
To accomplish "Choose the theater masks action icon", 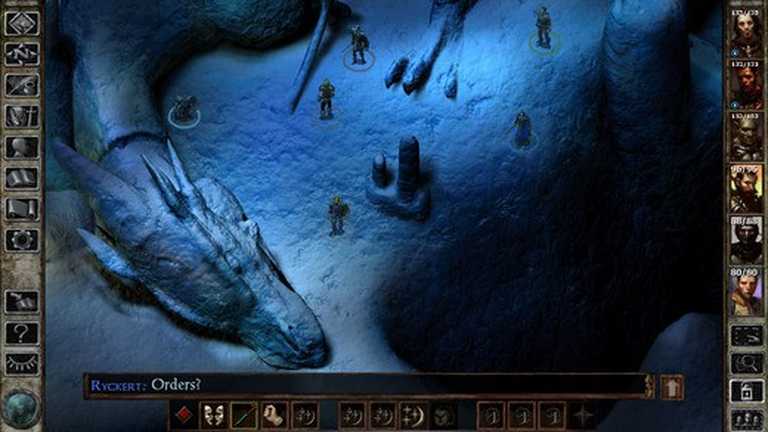I will [215, 414].
